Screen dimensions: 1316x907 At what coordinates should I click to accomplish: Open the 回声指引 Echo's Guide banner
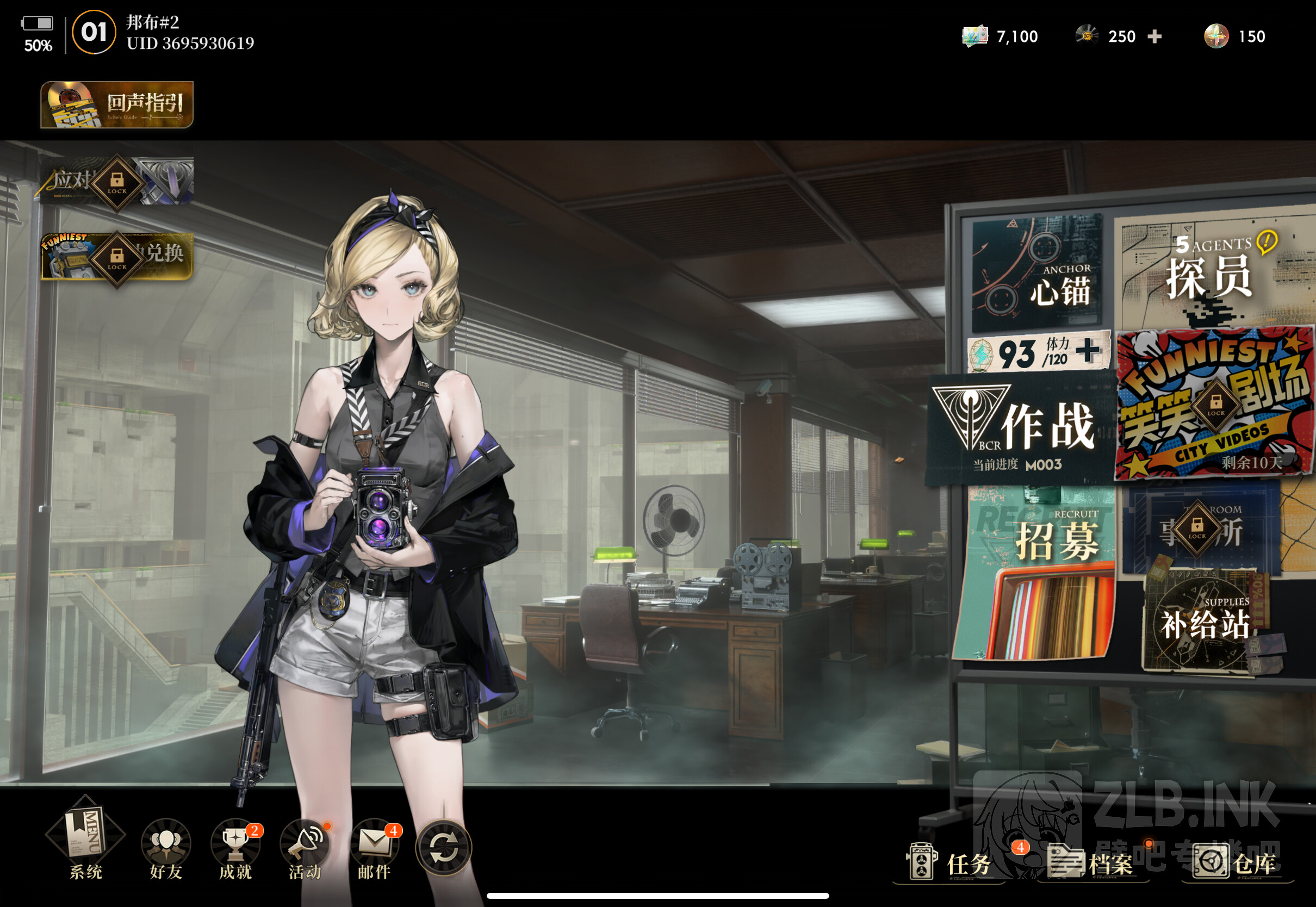coord(116,104)
